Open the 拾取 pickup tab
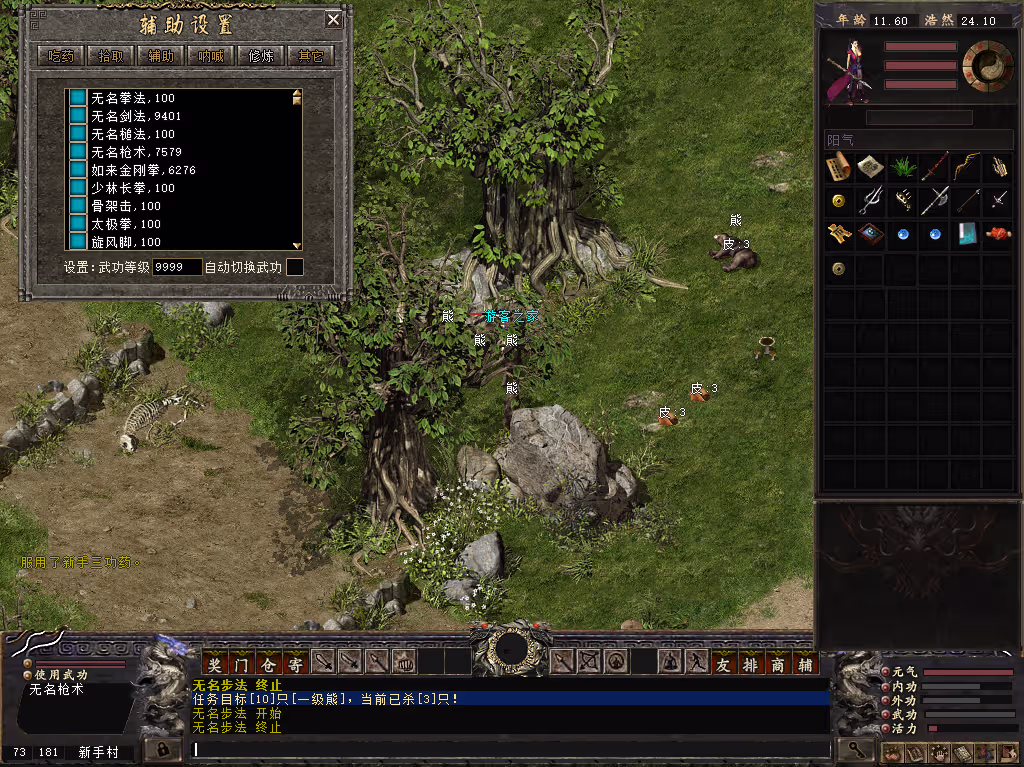Image resolution: width=1024 pixels, height=767 pixels. tap(111, 56)
